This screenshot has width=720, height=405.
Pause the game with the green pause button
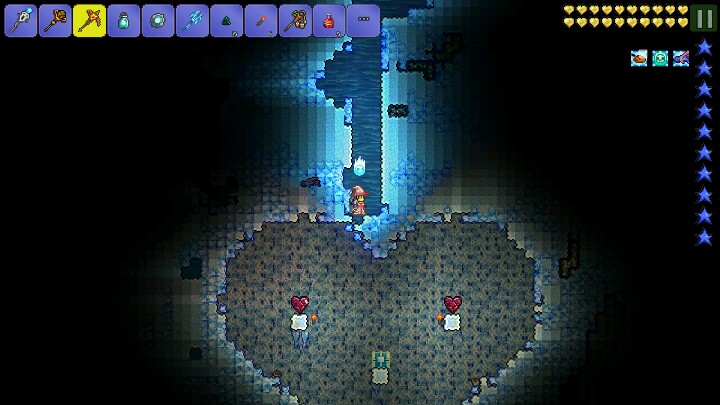pos(705,19)
